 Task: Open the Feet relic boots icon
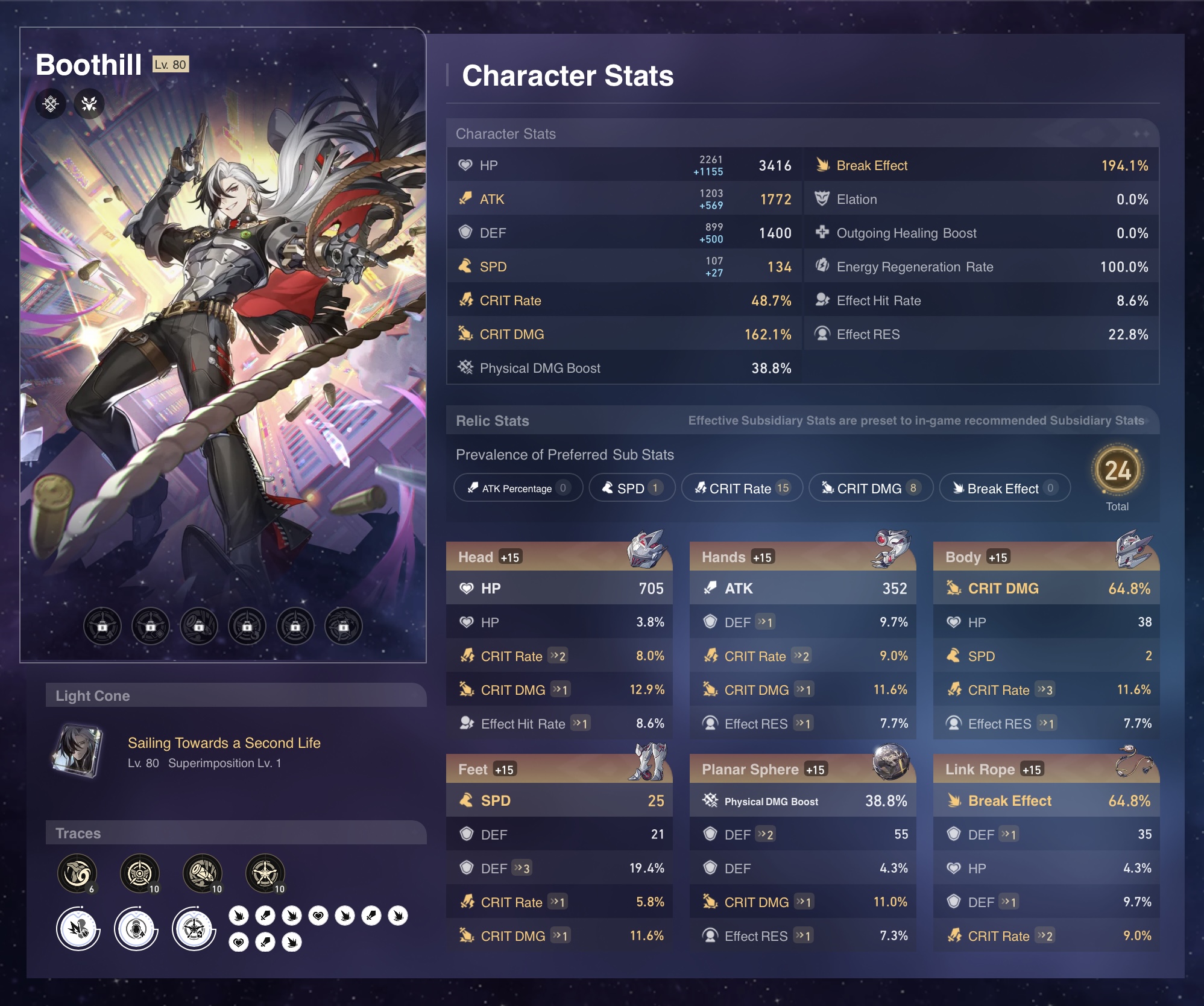[647, 762]
